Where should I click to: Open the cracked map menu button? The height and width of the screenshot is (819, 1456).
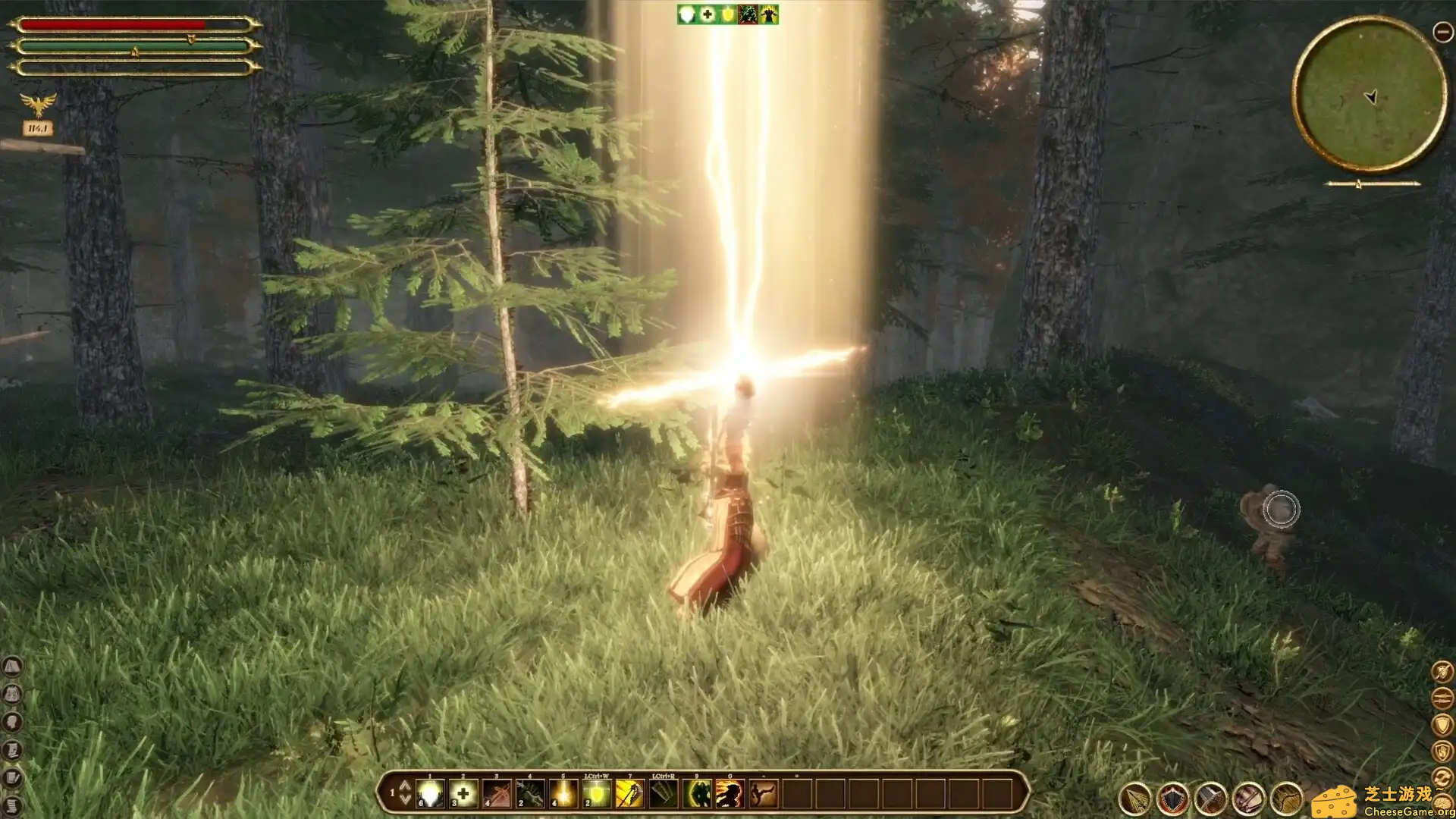1286,799
